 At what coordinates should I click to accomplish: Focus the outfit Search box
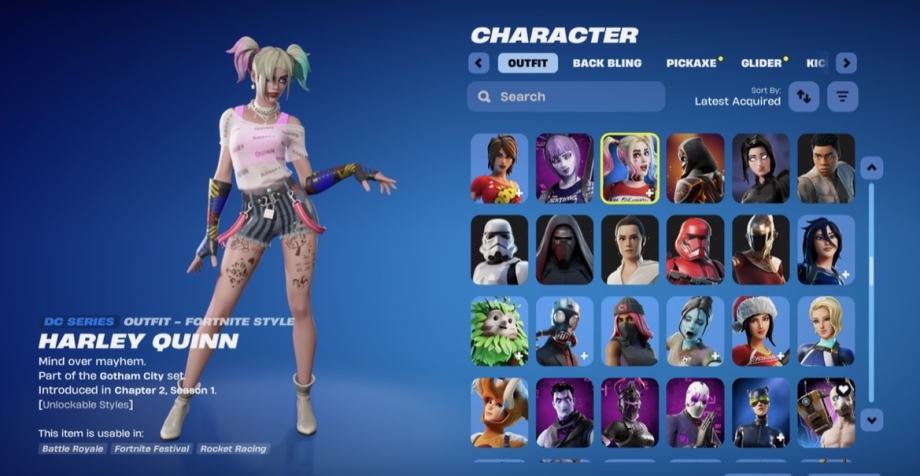click(x=566, y=97)
